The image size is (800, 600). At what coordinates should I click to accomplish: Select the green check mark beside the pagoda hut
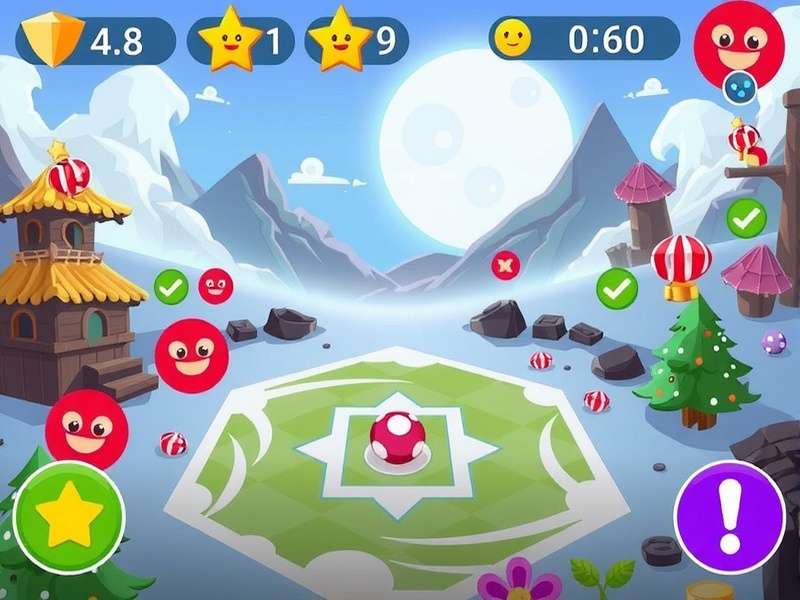click(171, 287)
